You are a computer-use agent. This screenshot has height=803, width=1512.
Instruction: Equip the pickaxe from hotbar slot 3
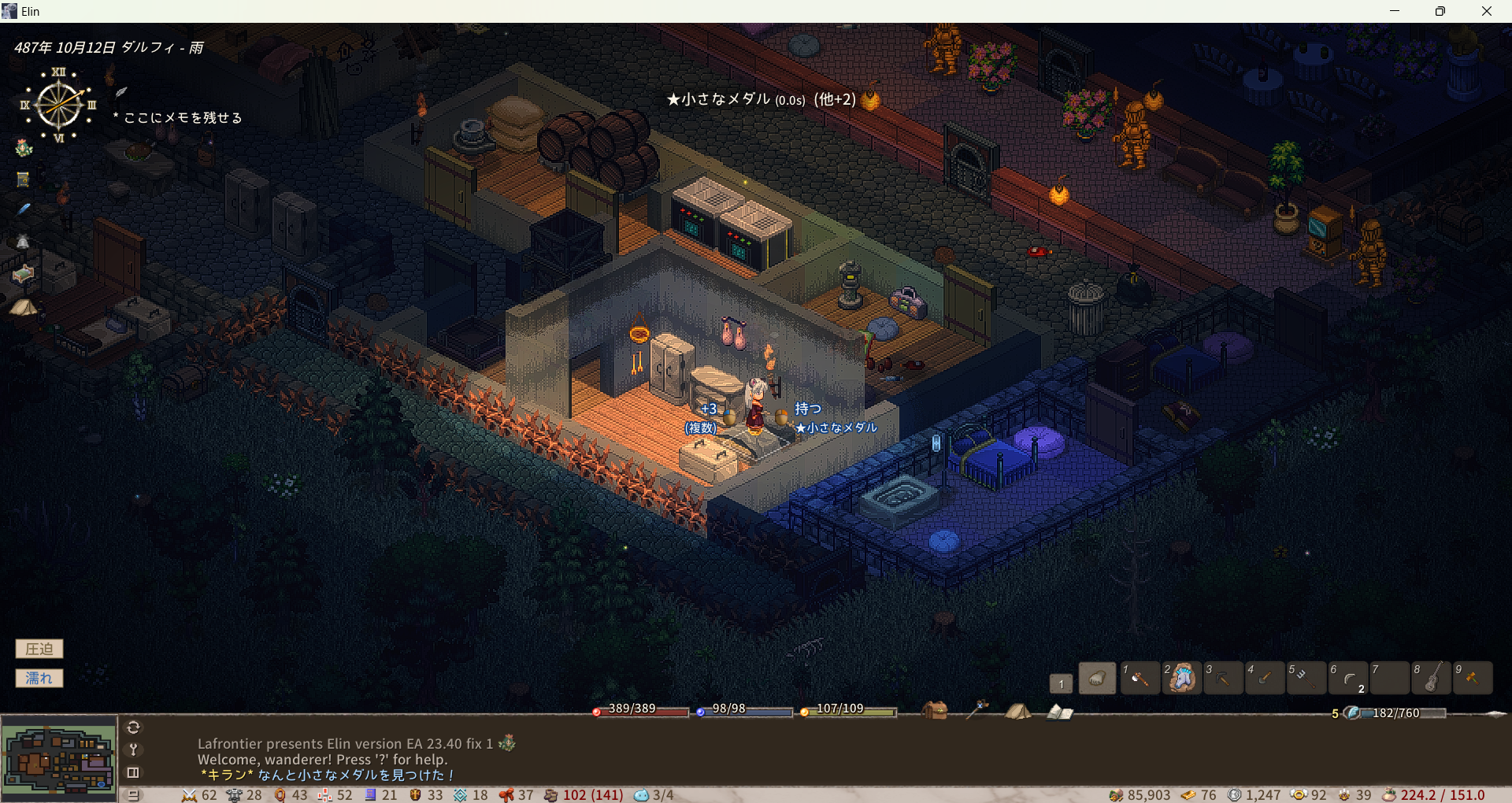[x=1223, y=678]
